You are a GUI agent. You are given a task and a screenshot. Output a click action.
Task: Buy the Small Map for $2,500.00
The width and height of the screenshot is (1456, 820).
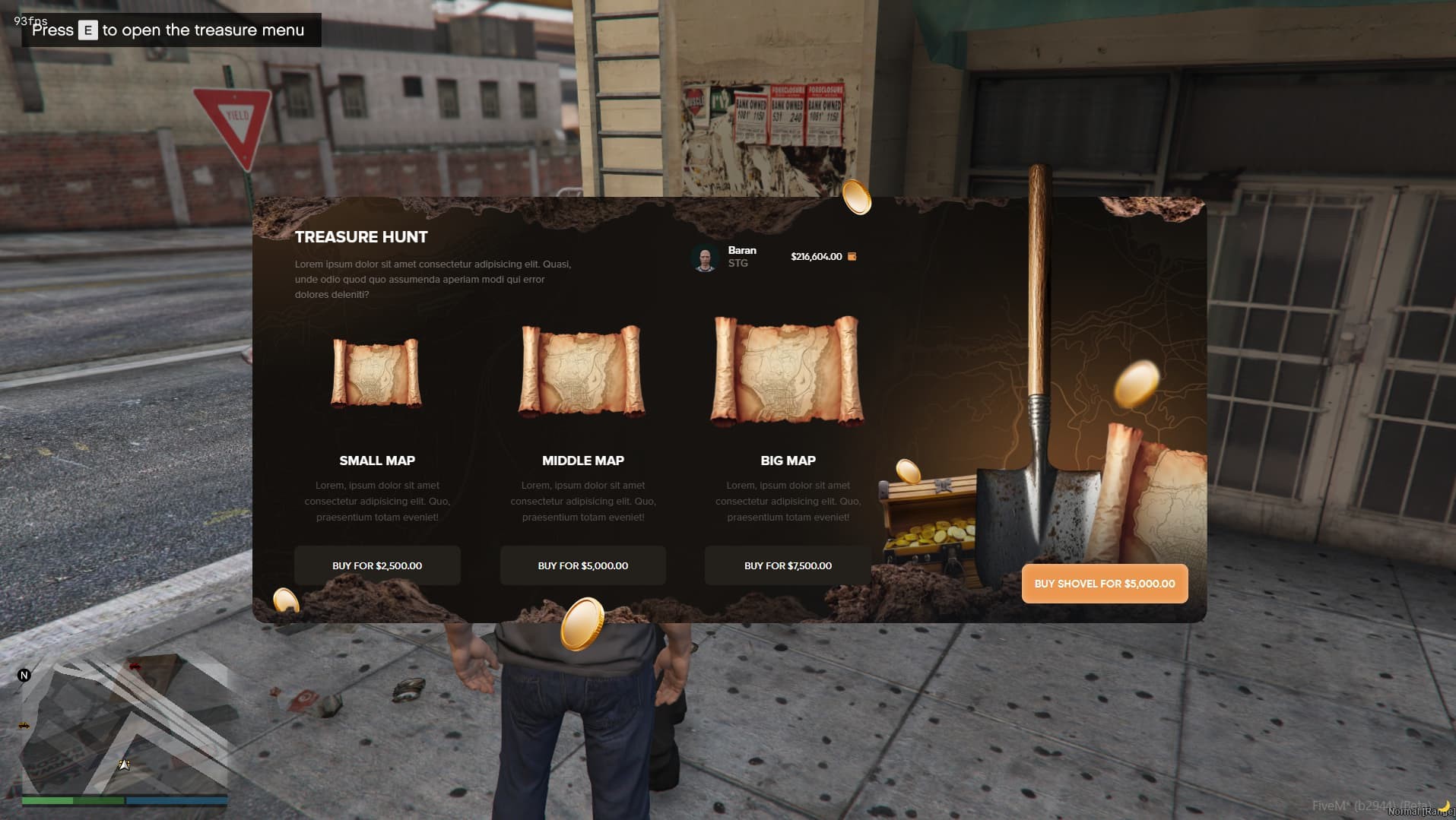pyautogui.click(x=377, y=565)
